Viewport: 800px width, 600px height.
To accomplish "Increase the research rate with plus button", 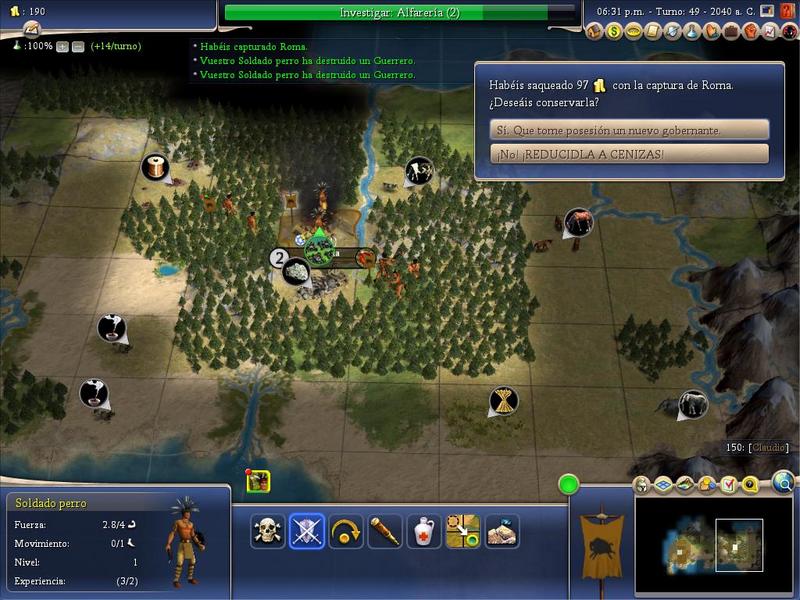I will (x=62, y=46).
